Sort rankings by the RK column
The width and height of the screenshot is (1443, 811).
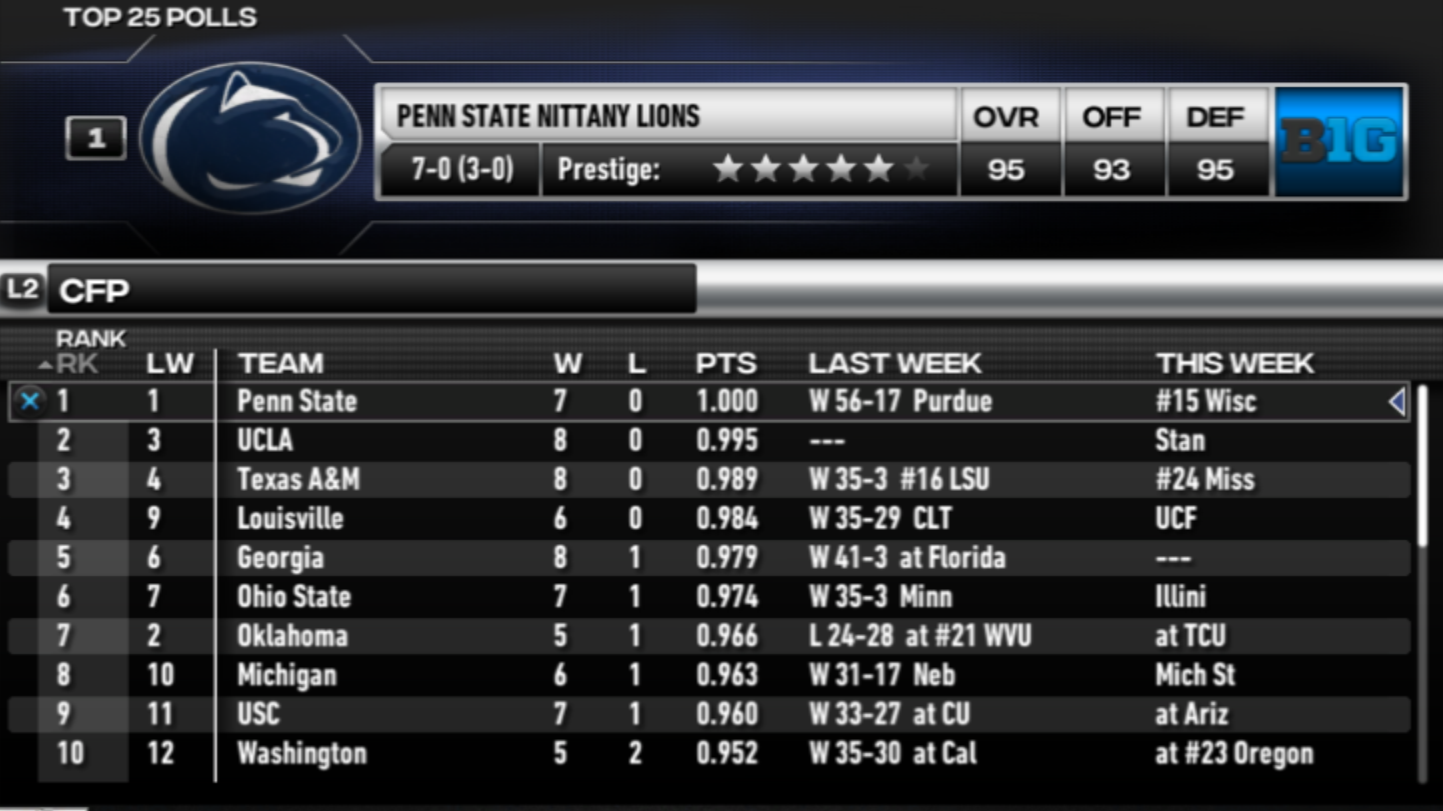coord(78,363)
